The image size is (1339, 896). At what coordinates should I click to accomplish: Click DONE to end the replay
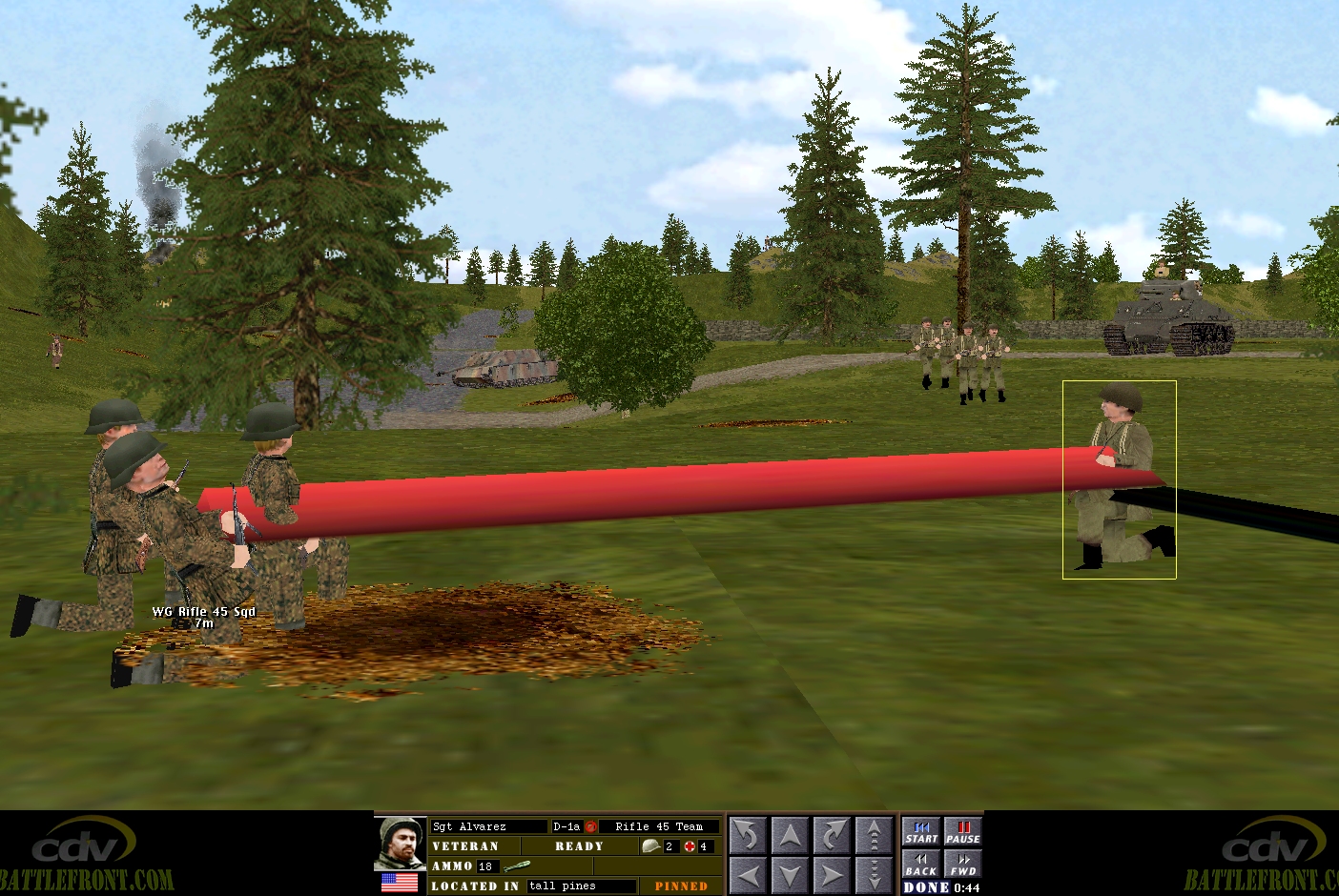(926, 887)
